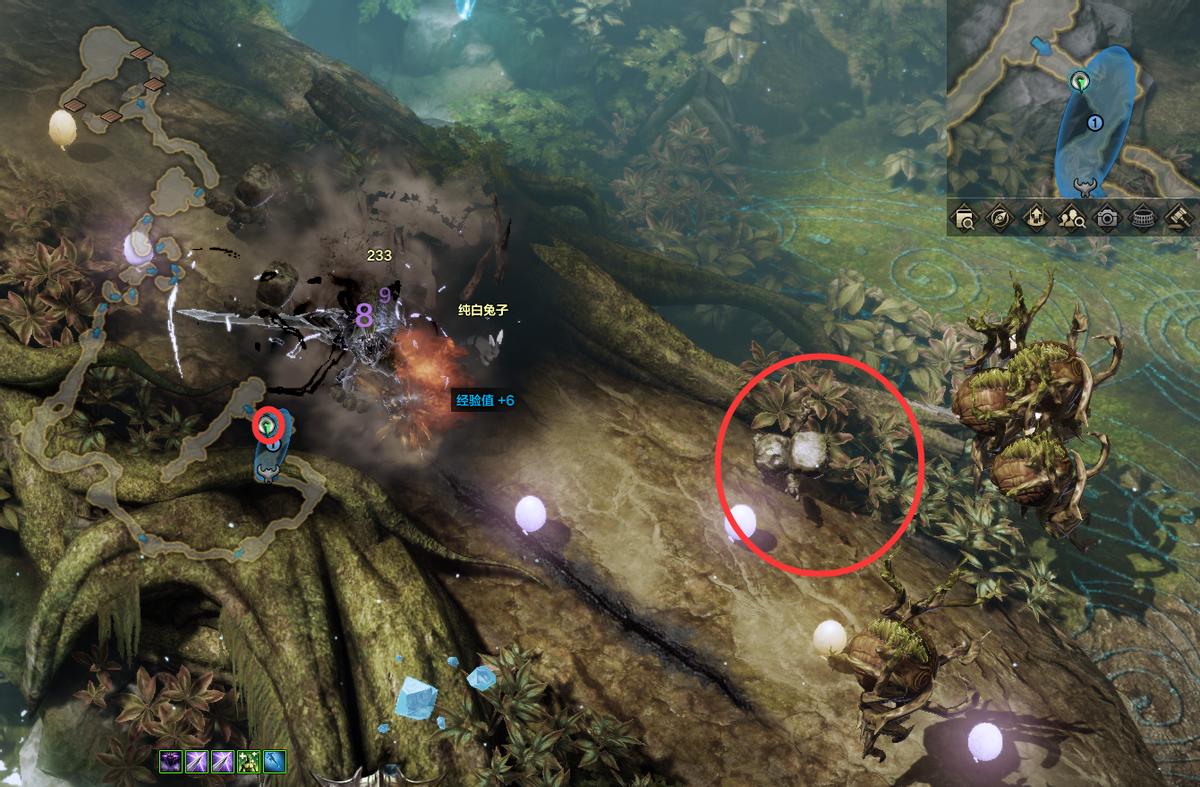Screen dimensions: 1200x787
Task: Click the horned boss icon on minimap
Action: (1082, 185)
